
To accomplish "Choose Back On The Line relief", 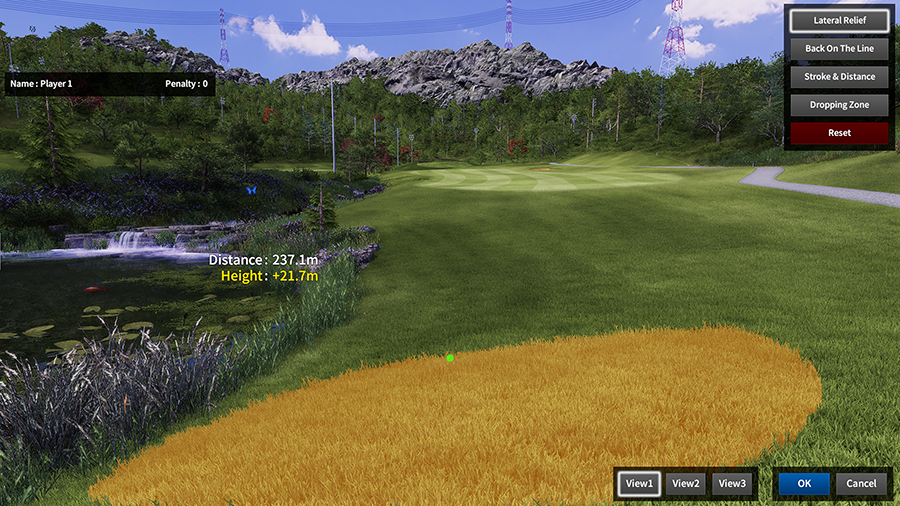I will [839, 48].
